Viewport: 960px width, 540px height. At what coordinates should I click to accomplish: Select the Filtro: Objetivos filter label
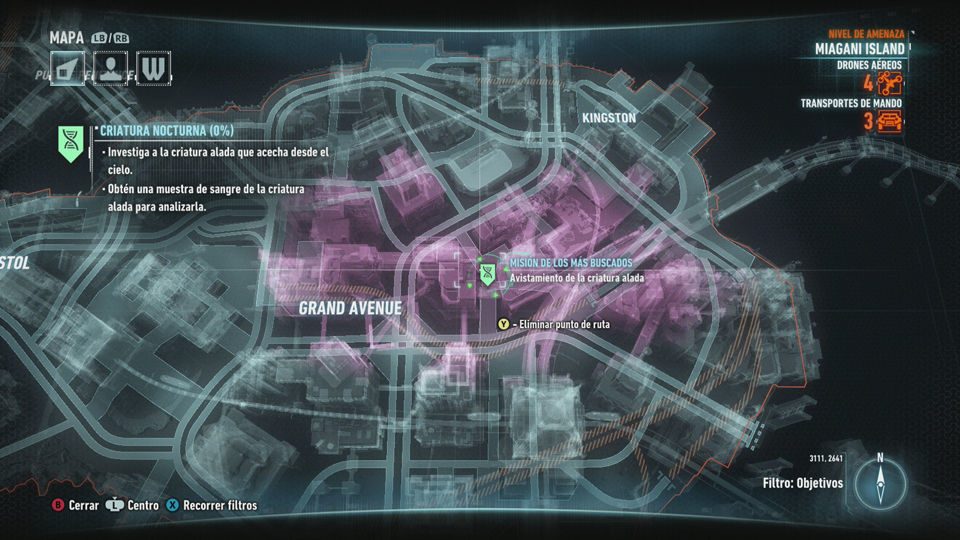tap(803, 483)
